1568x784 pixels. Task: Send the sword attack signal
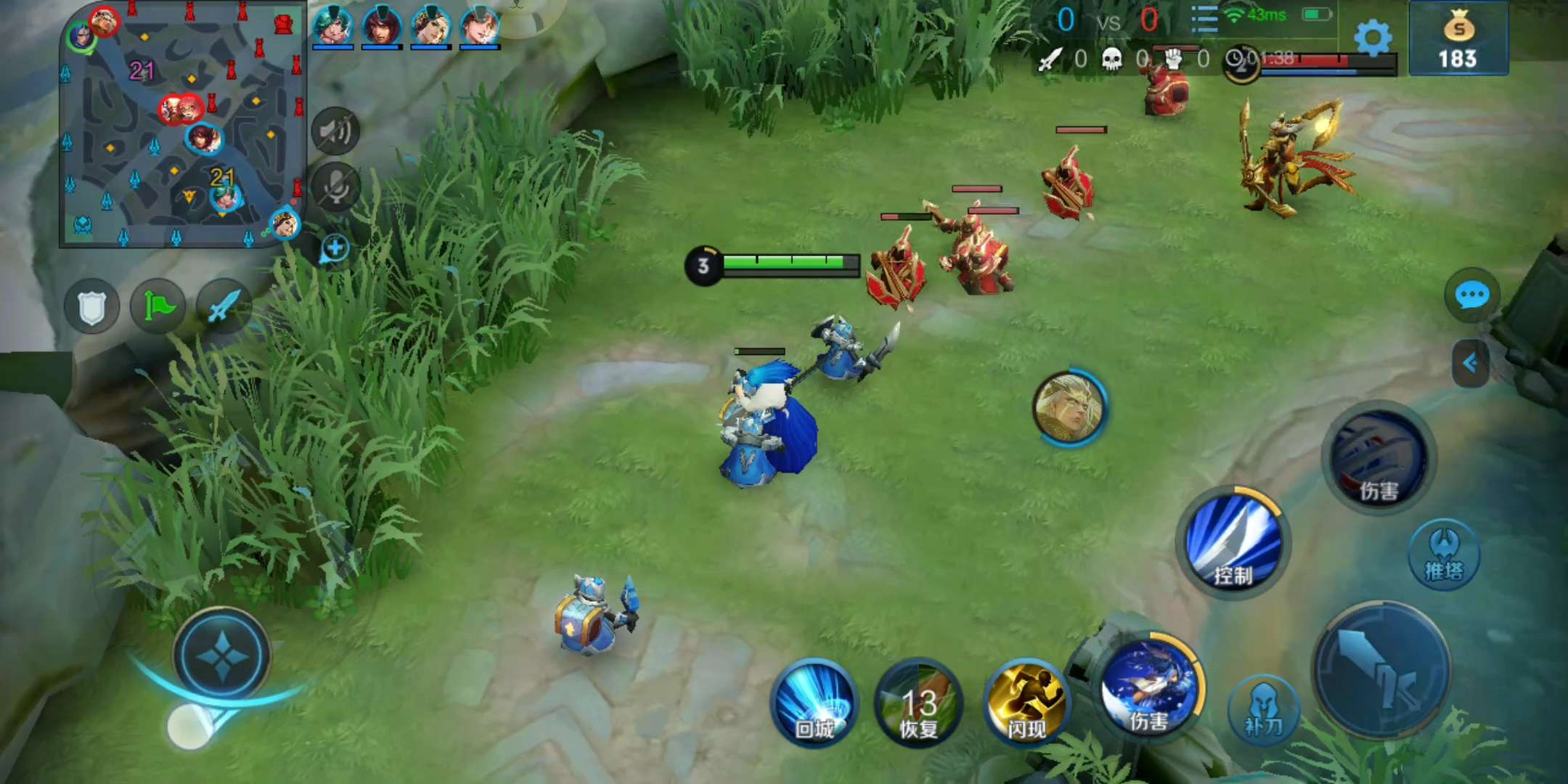pos(224,306)
